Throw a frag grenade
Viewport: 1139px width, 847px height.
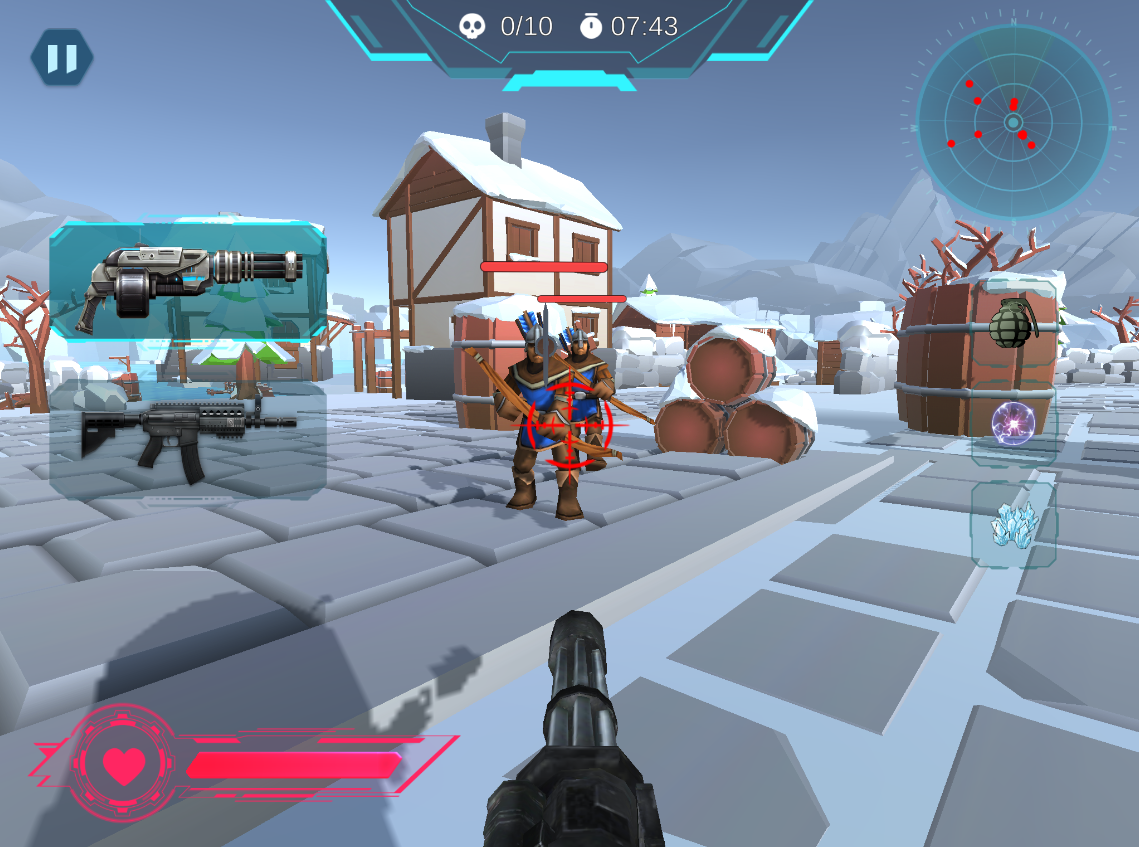1012,323
